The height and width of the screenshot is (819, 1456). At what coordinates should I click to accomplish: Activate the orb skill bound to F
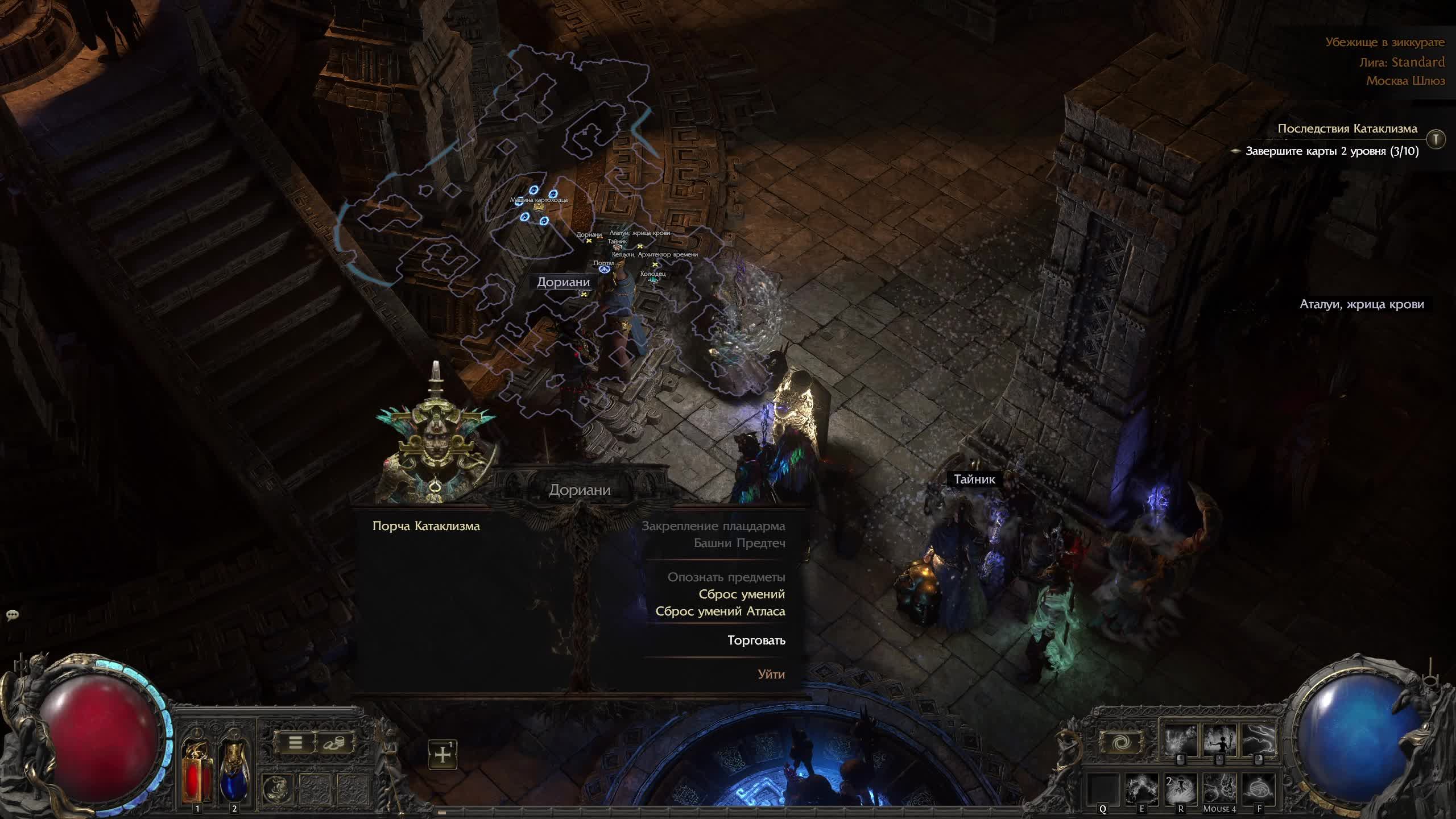click(x=1258, y=788)
